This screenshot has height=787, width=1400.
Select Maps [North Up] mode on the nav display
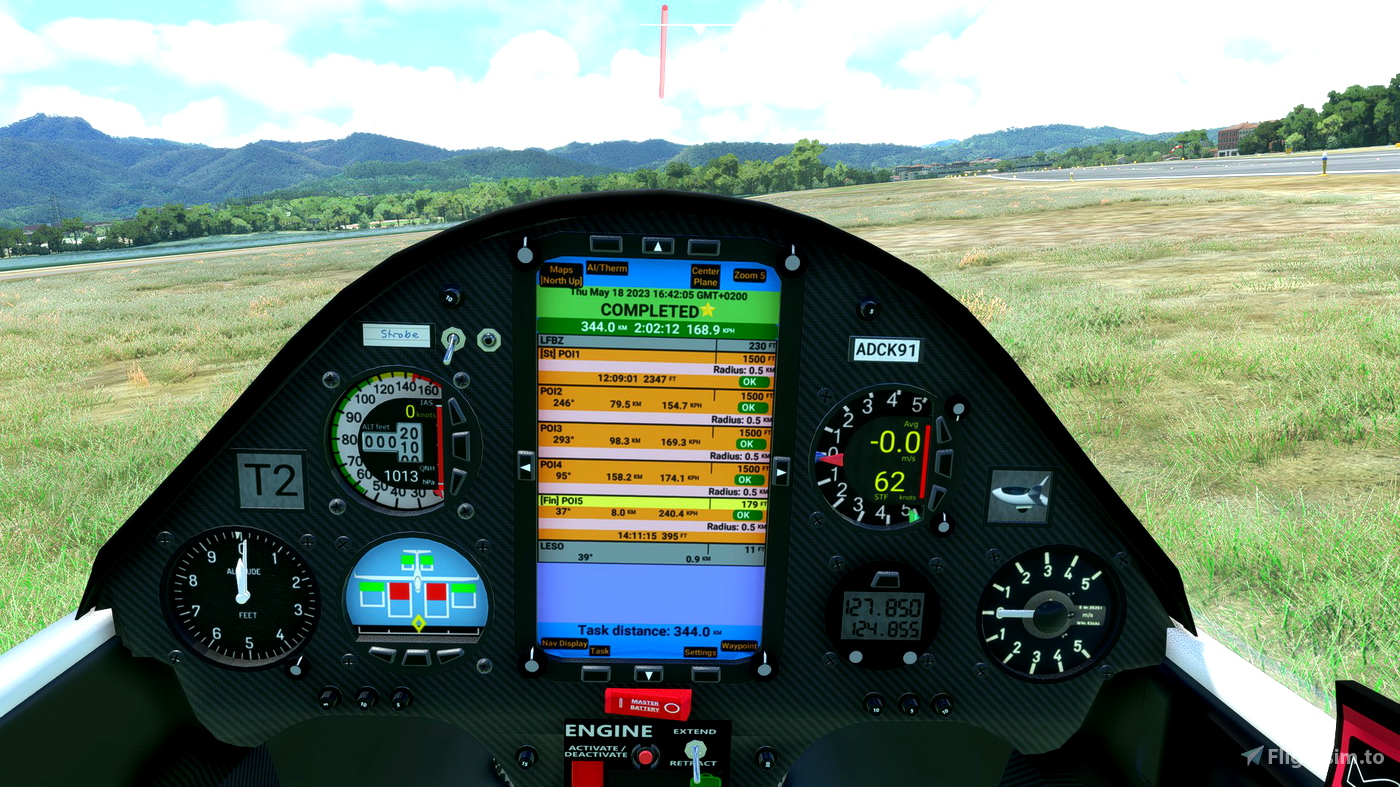pyautogui.click(x=561, y=274)
